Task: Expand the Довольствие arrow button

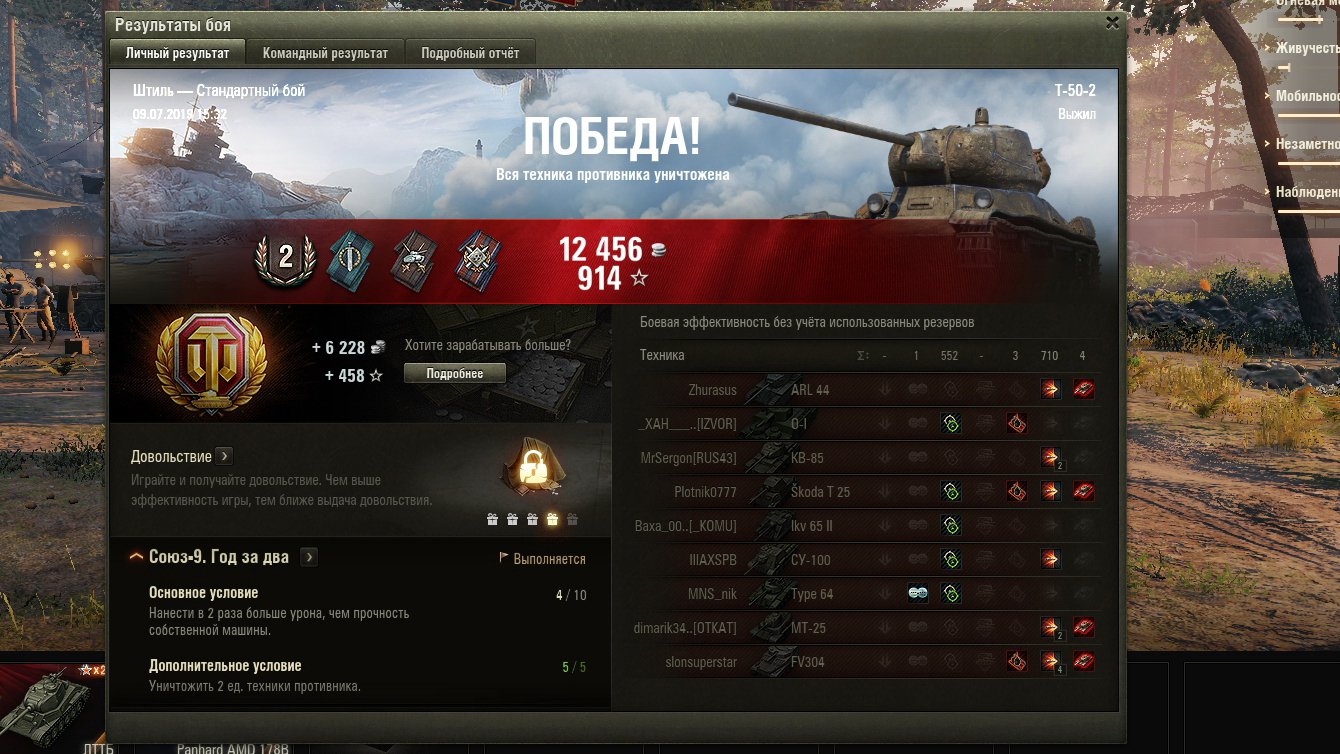Action: click(224, 456)
